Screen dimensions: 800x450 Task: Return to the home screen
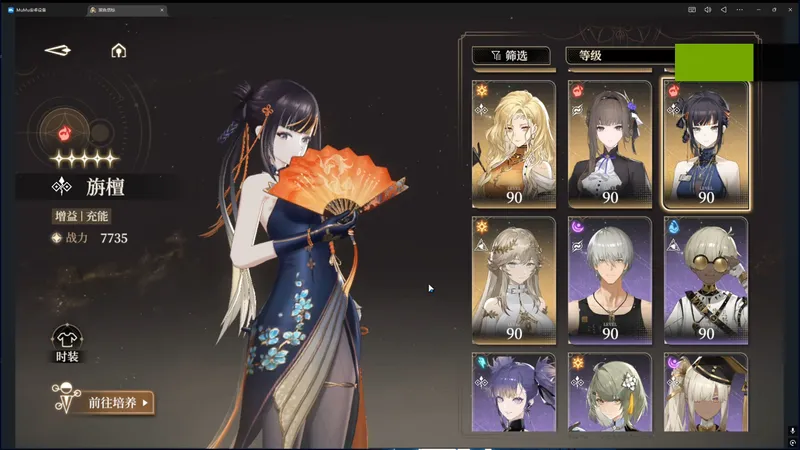pyautogui.click(x=118, y=50)
